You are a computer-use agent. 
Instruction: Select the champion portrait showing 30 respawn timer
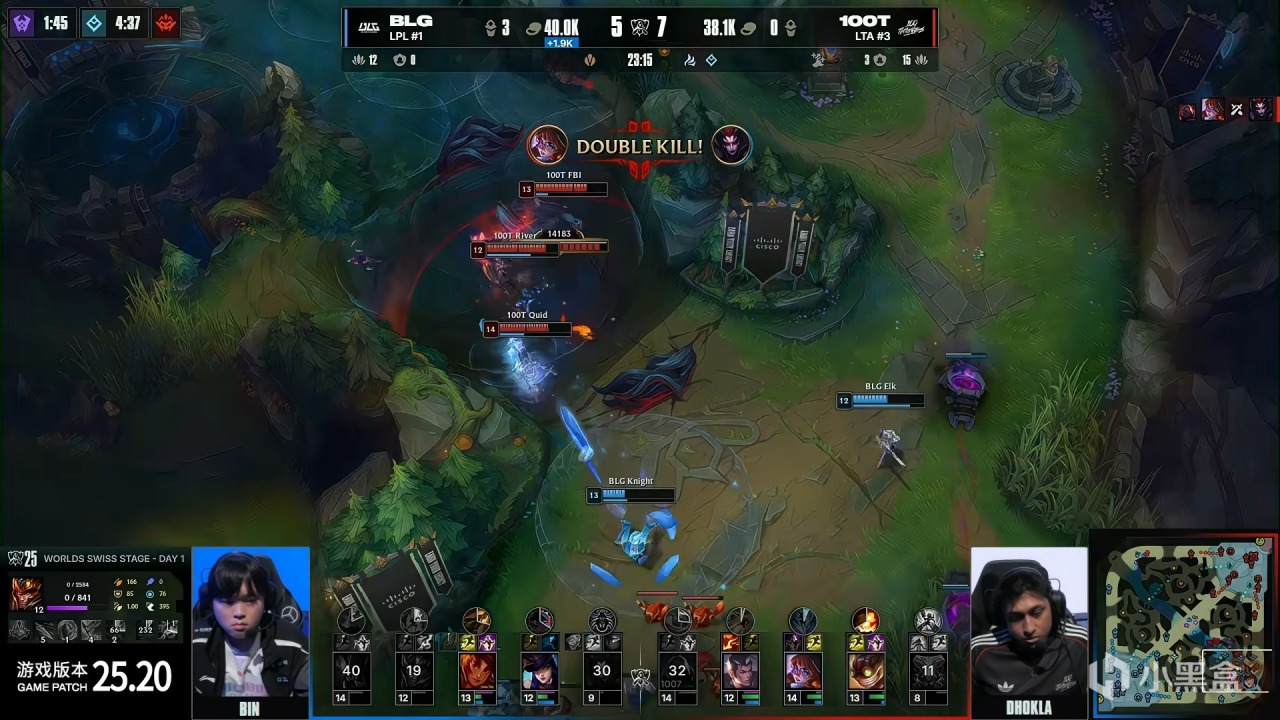(601, 672)
